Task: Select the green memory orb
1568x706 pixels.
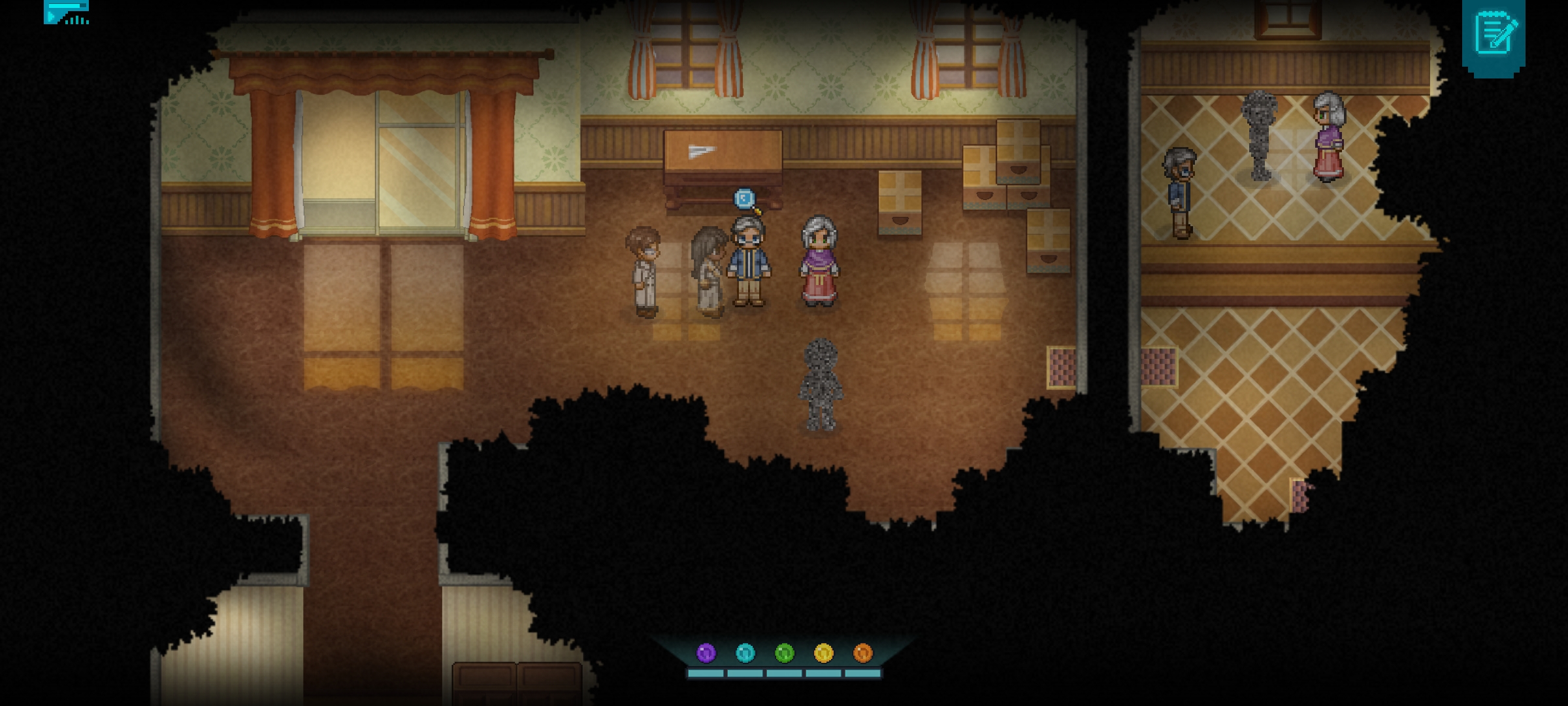Action: [784, 652]
